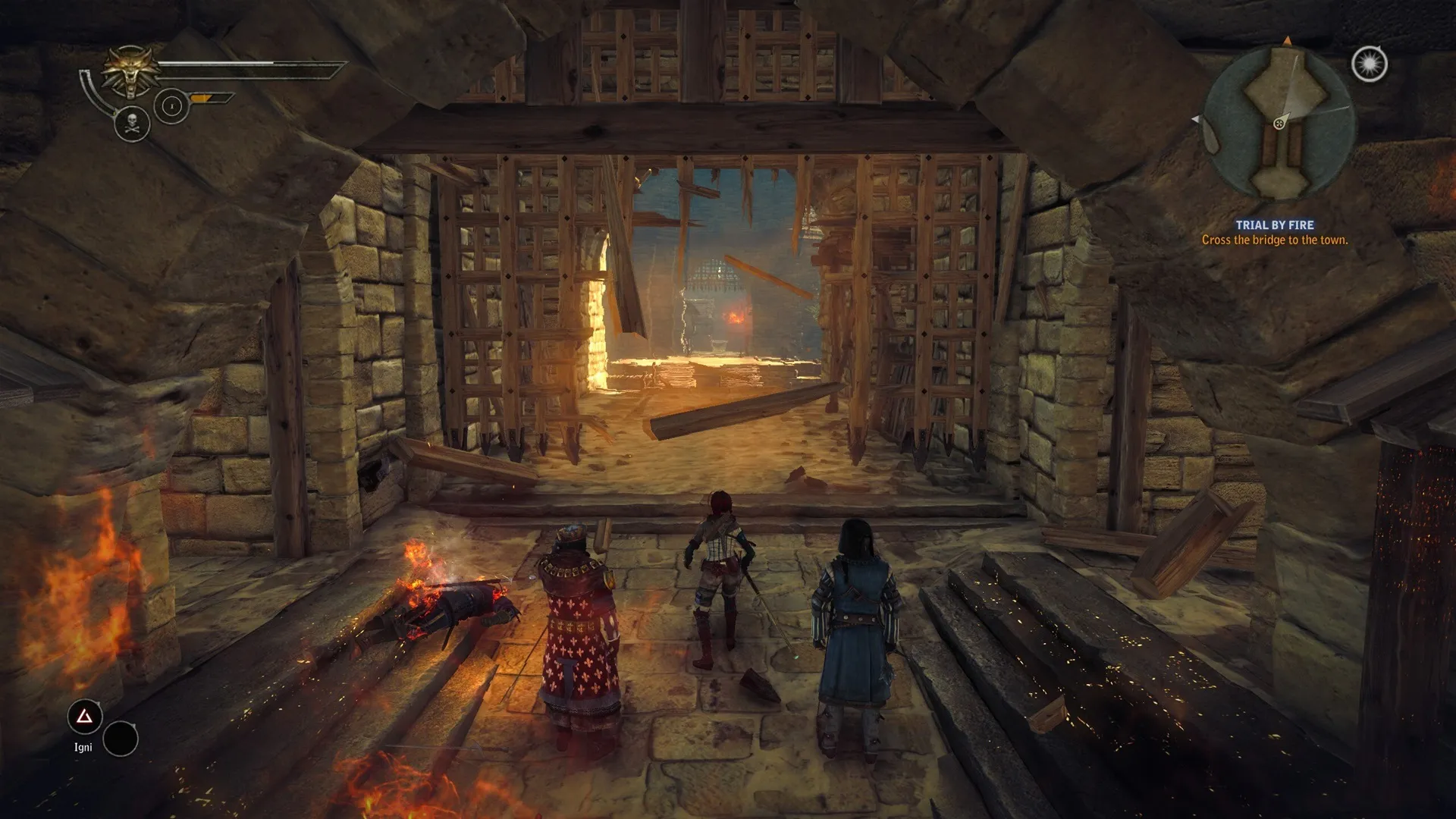Select the Trial by Fire quest tracker
This screenshot has height=819, width=1456.
pos(1274,232)
